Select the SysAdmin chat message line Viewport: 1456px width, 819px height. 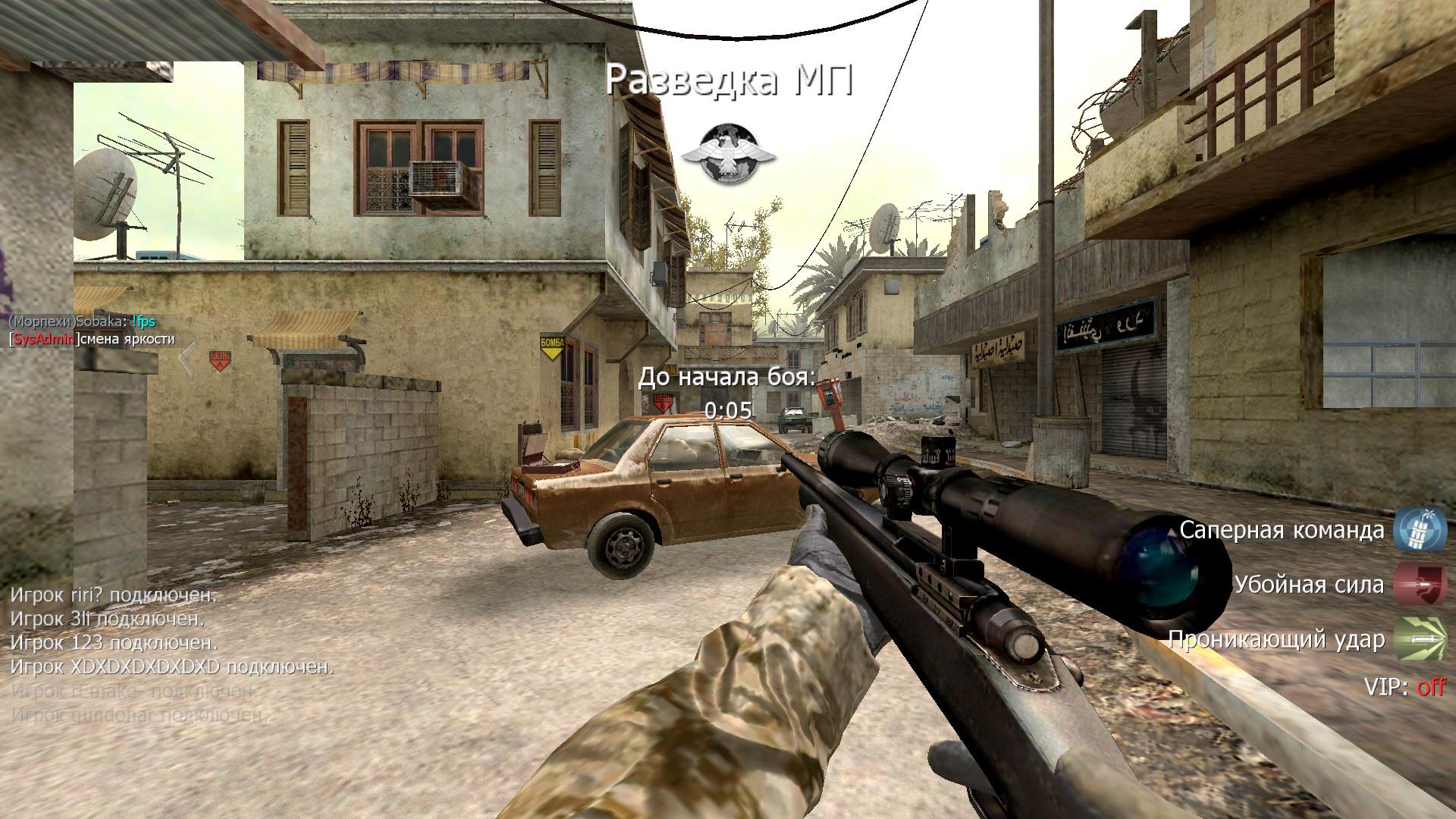tap(92, 339)
